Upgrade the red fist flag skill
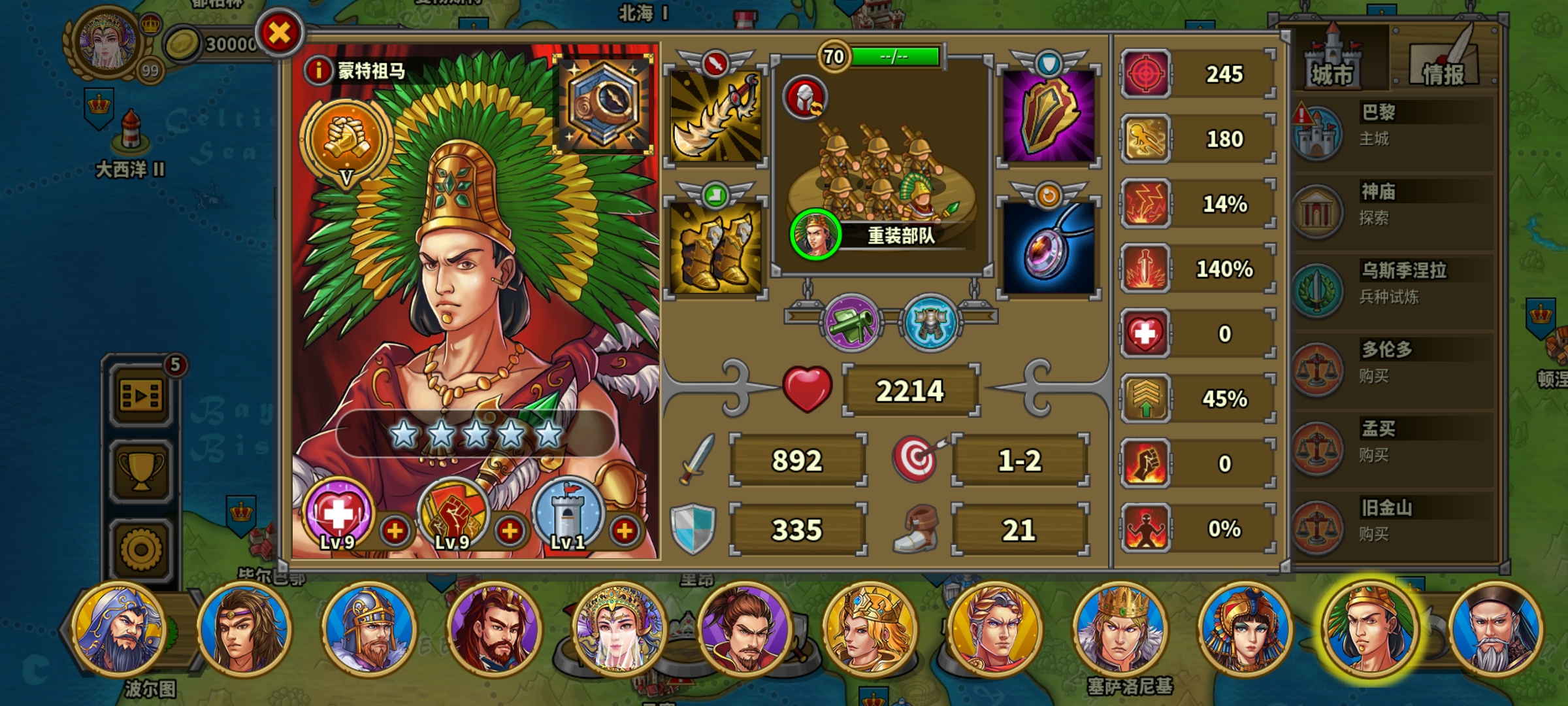1568x706 pixels. pyautogui.click(x=510, y=531)
